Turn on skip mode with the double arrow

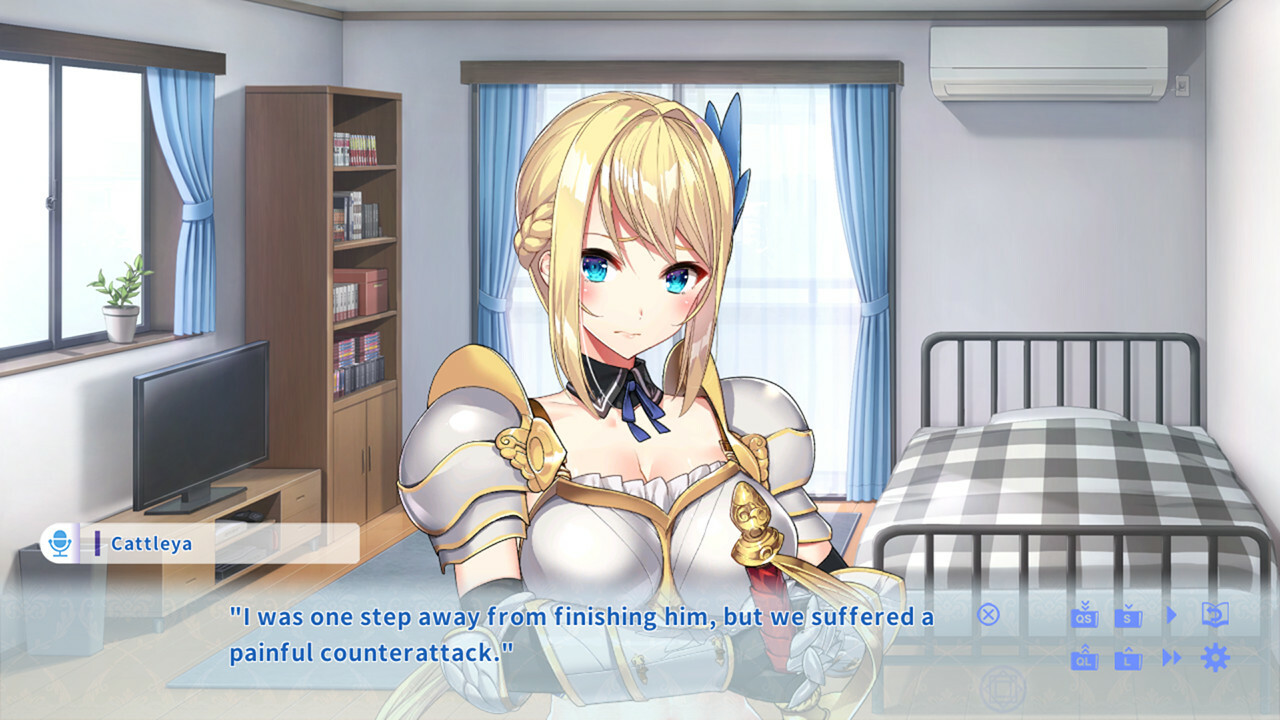pyautogui.click(x=1171, y=658)
